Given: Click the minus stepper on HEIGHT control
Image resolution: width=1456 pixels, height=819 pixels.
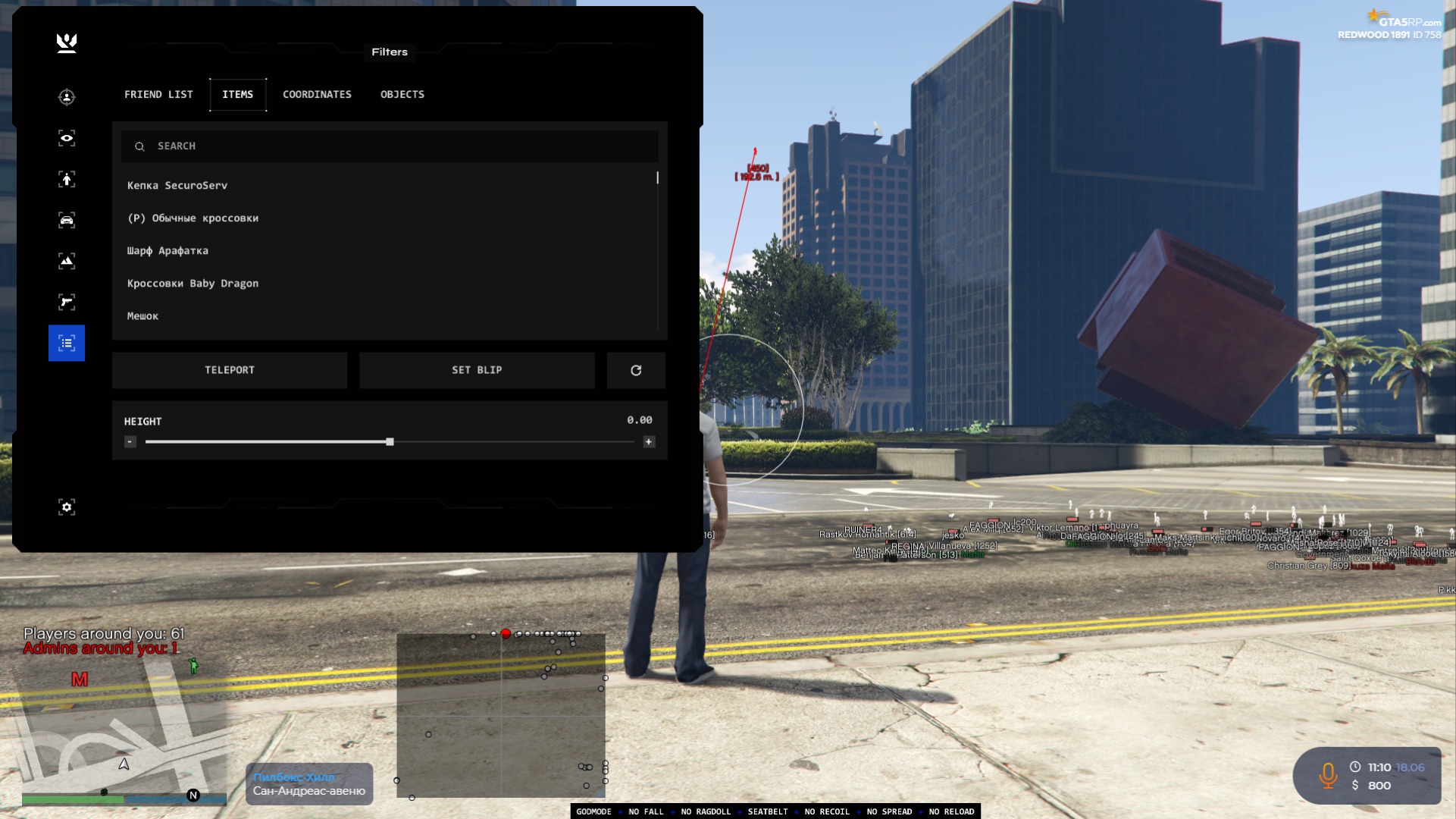Looking at the screenshot, I should pos(130,441).
